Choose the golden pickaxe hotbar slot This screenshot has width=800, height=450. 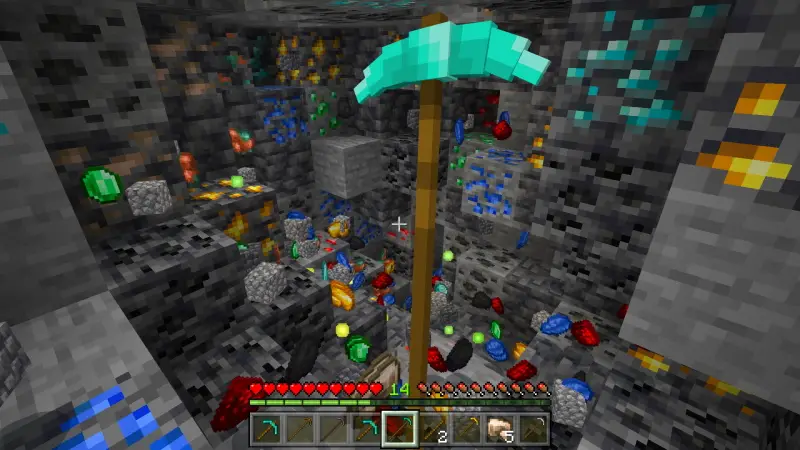pos(466,429)
